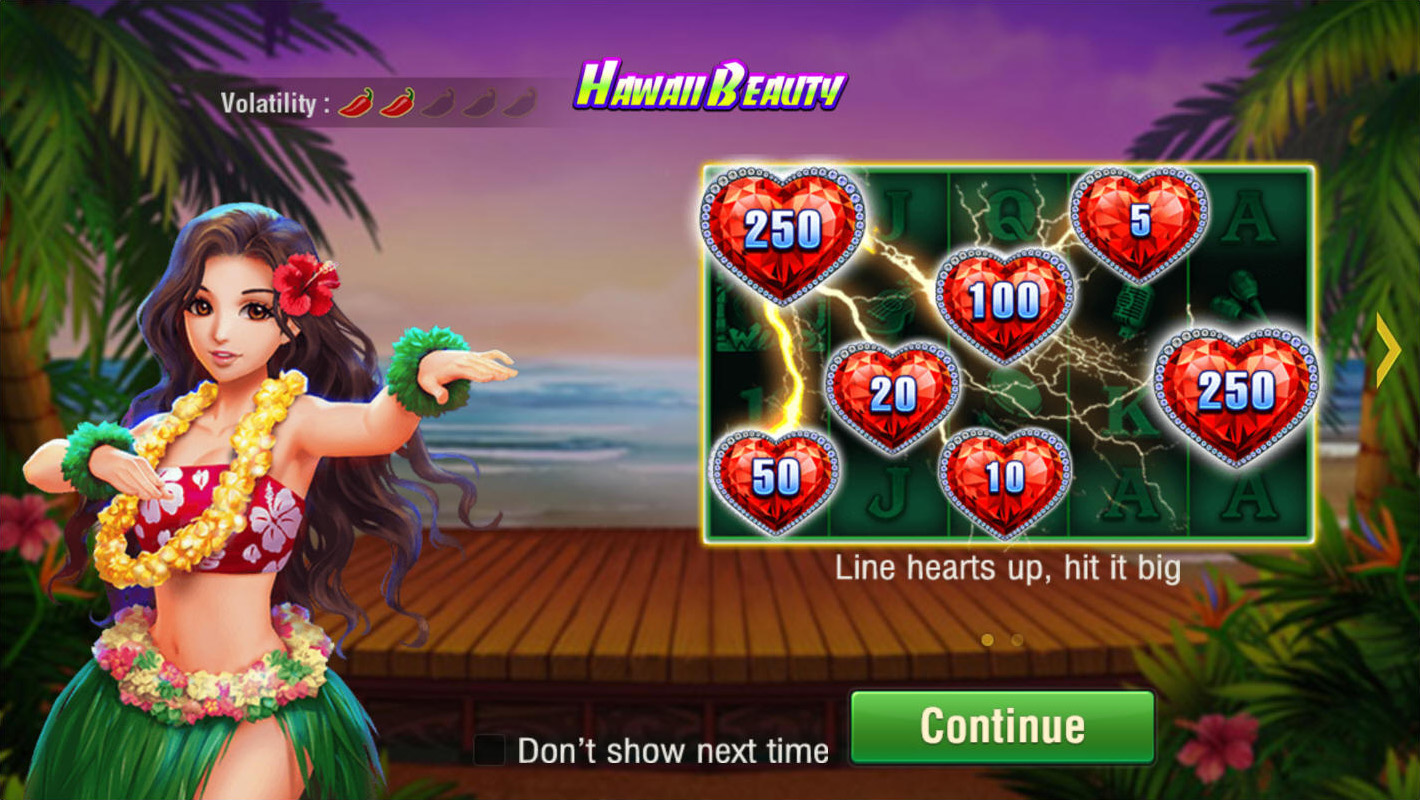This screenshot has width=1420, height=800.
Task: Click the second red chili pepper icon
Action: (x=397, y=103)
